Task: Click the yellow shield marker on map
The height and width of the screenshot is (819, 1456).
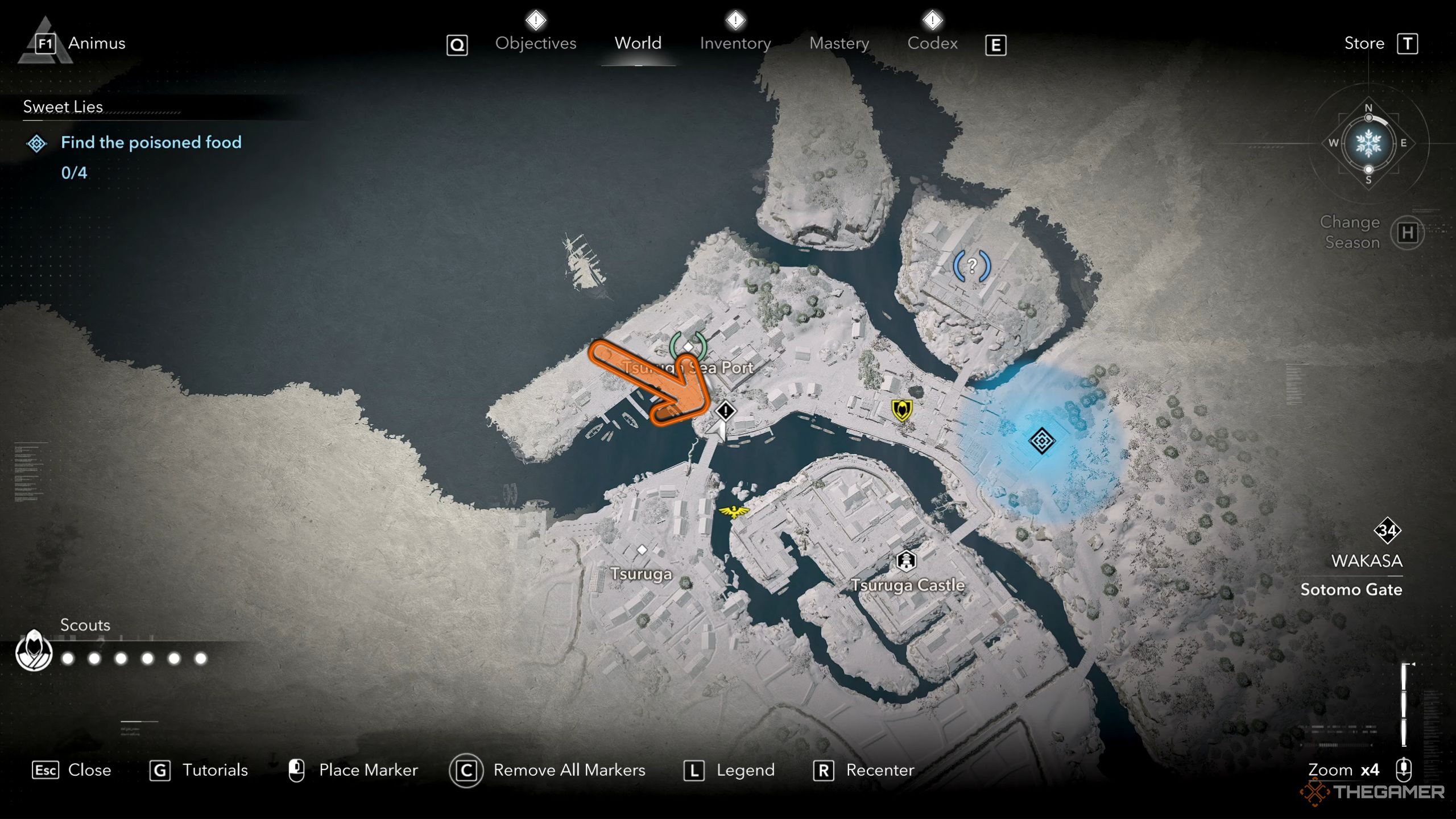Action: 902,409
